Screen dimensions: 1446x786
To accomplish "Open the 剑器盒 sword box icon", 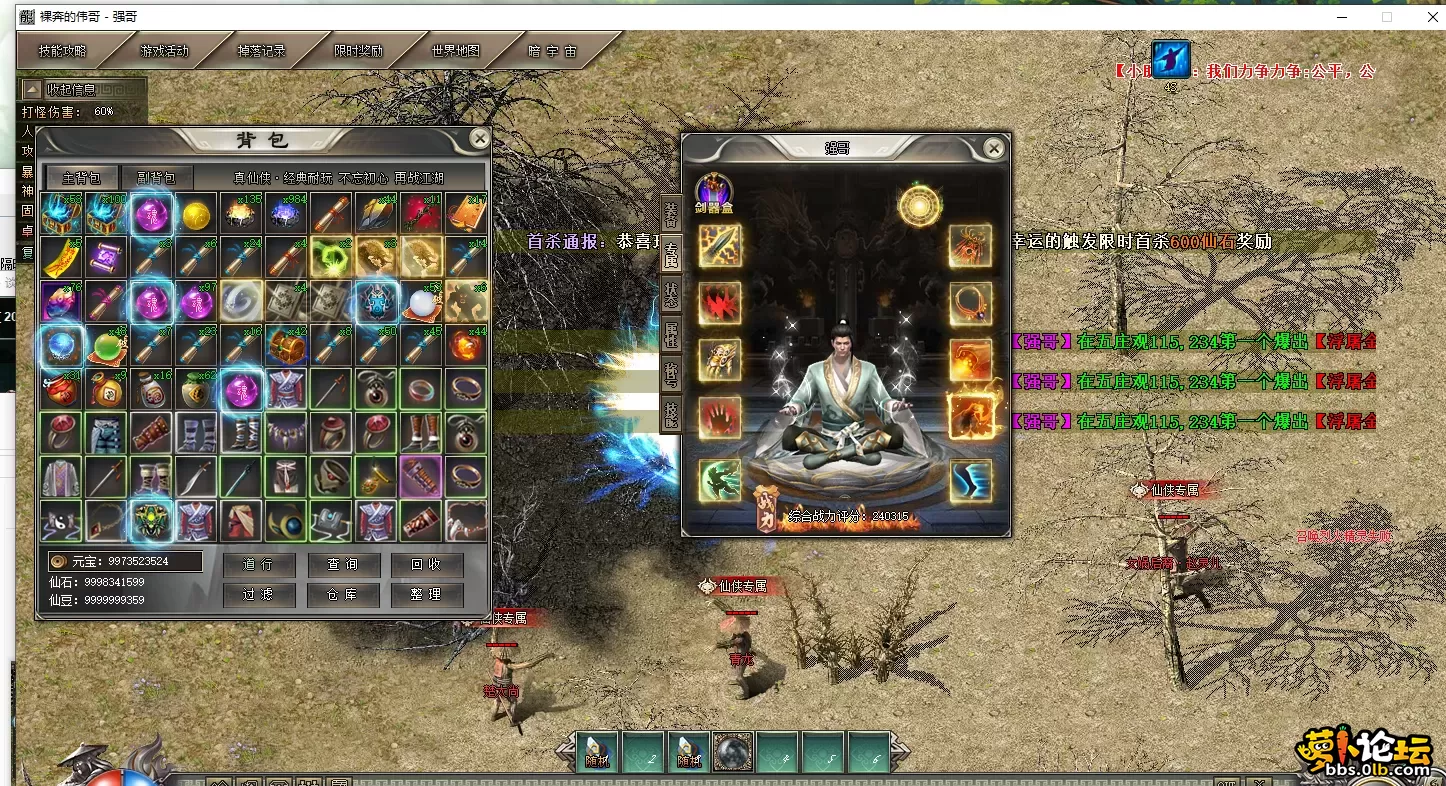I will [714, 191].
